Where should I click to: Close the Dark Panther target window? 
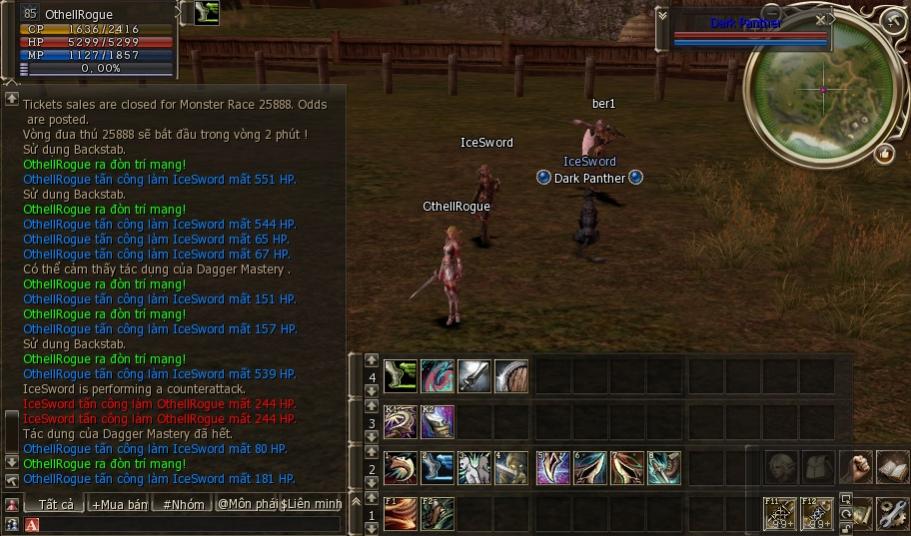pos(821,19)
